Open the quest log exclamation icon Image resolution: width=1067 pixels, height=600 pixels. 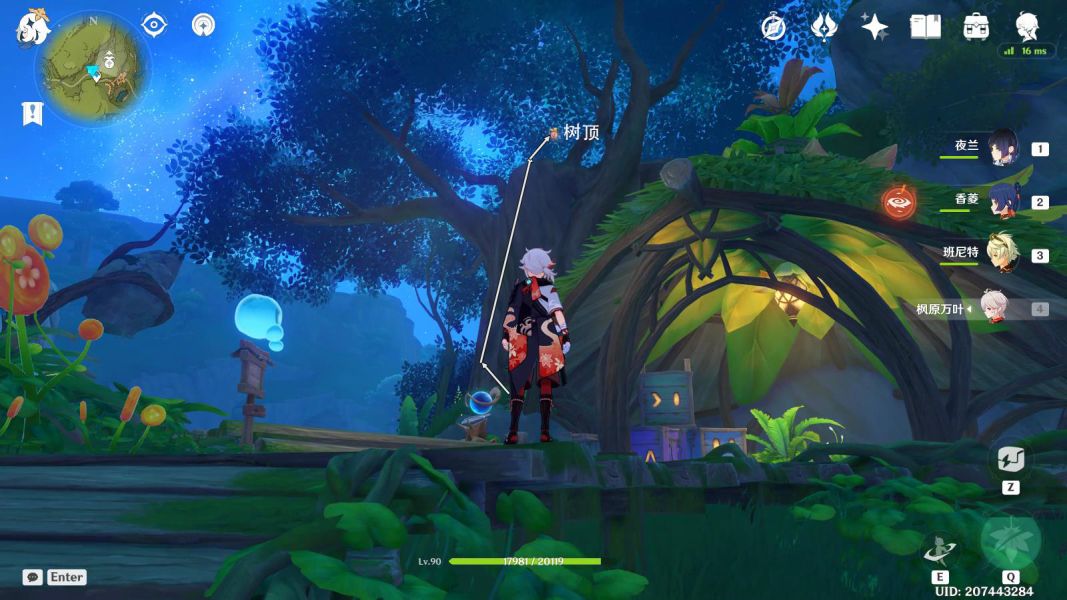point(32,114)
